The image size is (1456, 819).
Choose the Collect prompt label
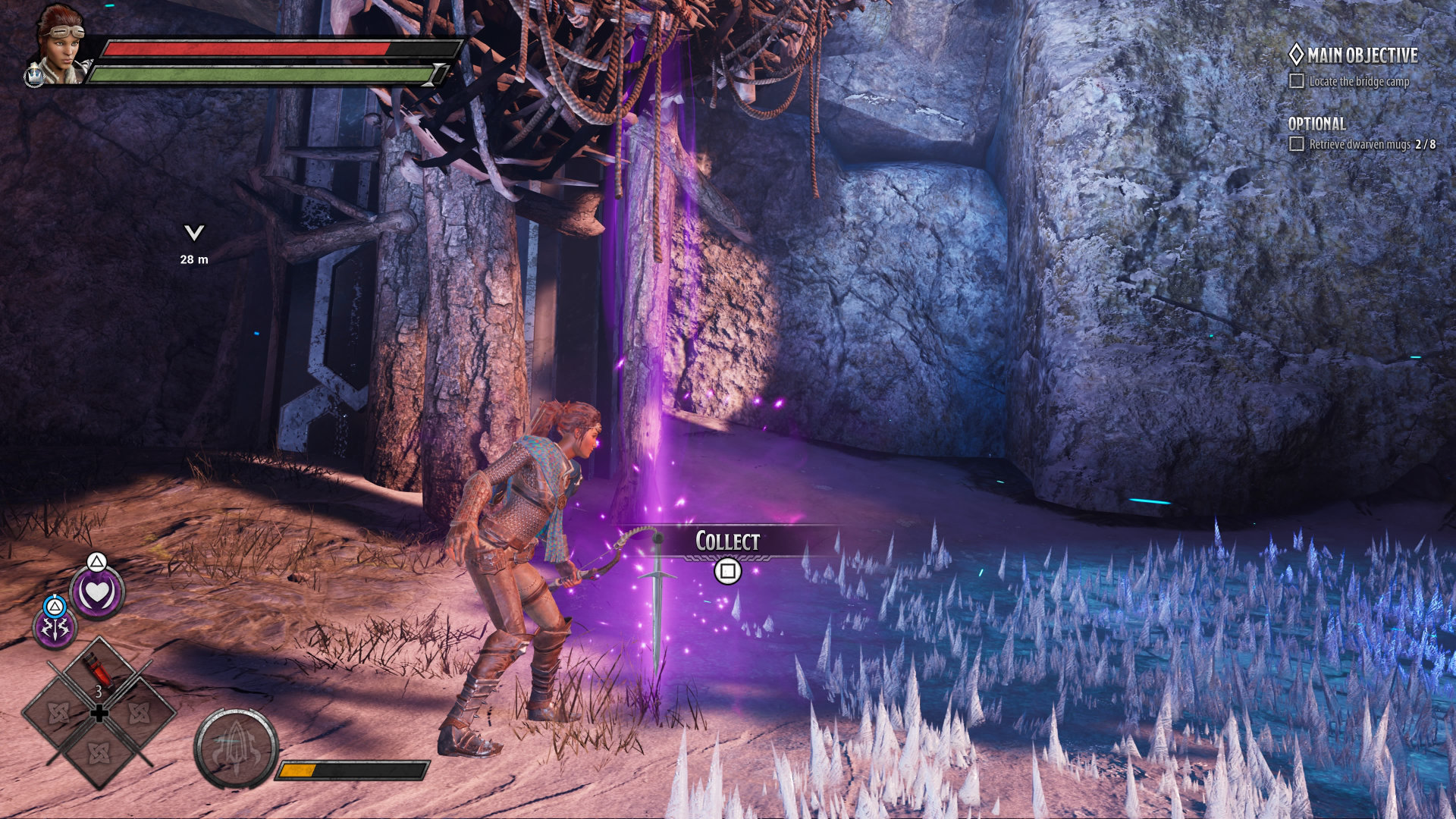click(727, 541)
